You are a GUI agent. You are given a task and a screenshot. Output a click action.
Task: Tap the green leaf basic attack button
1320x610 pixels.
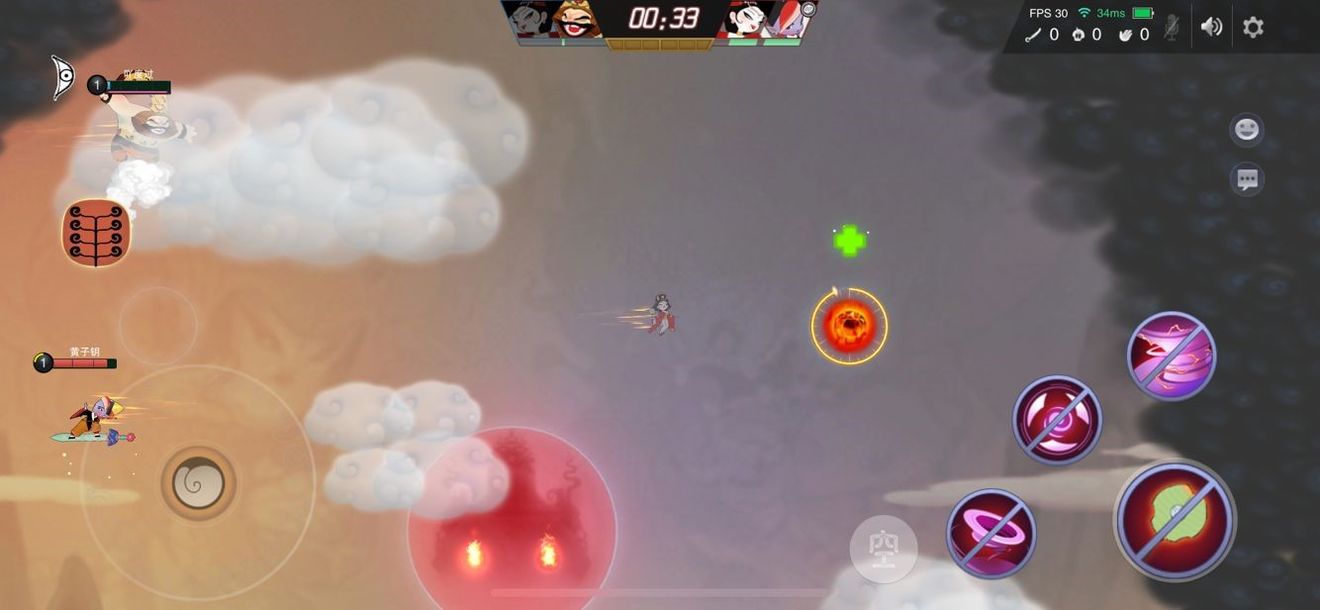(x=1175, y=519)
